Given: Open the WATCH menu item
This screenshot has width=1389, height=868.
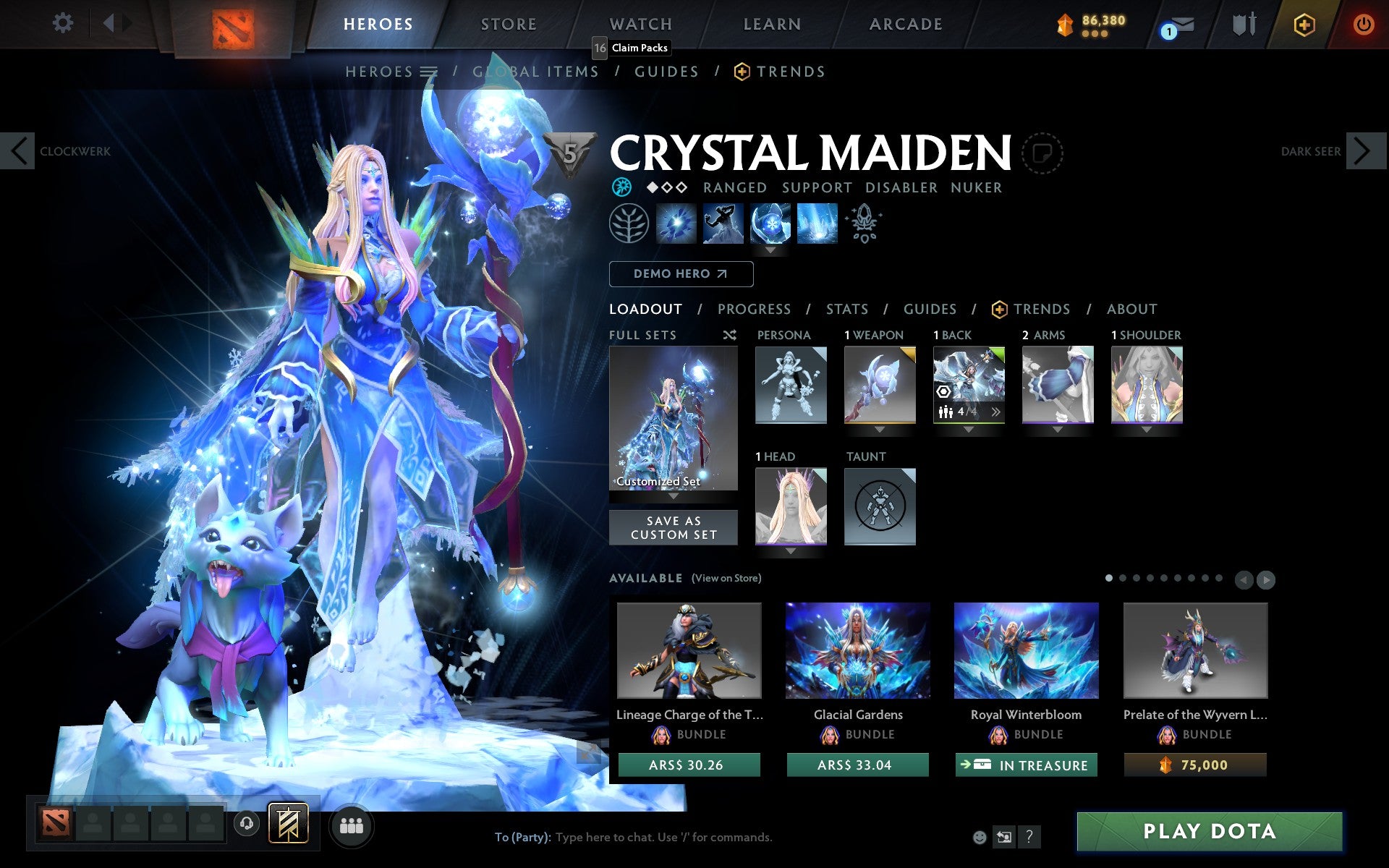Looking at the screenshot, I should [640, 24].
